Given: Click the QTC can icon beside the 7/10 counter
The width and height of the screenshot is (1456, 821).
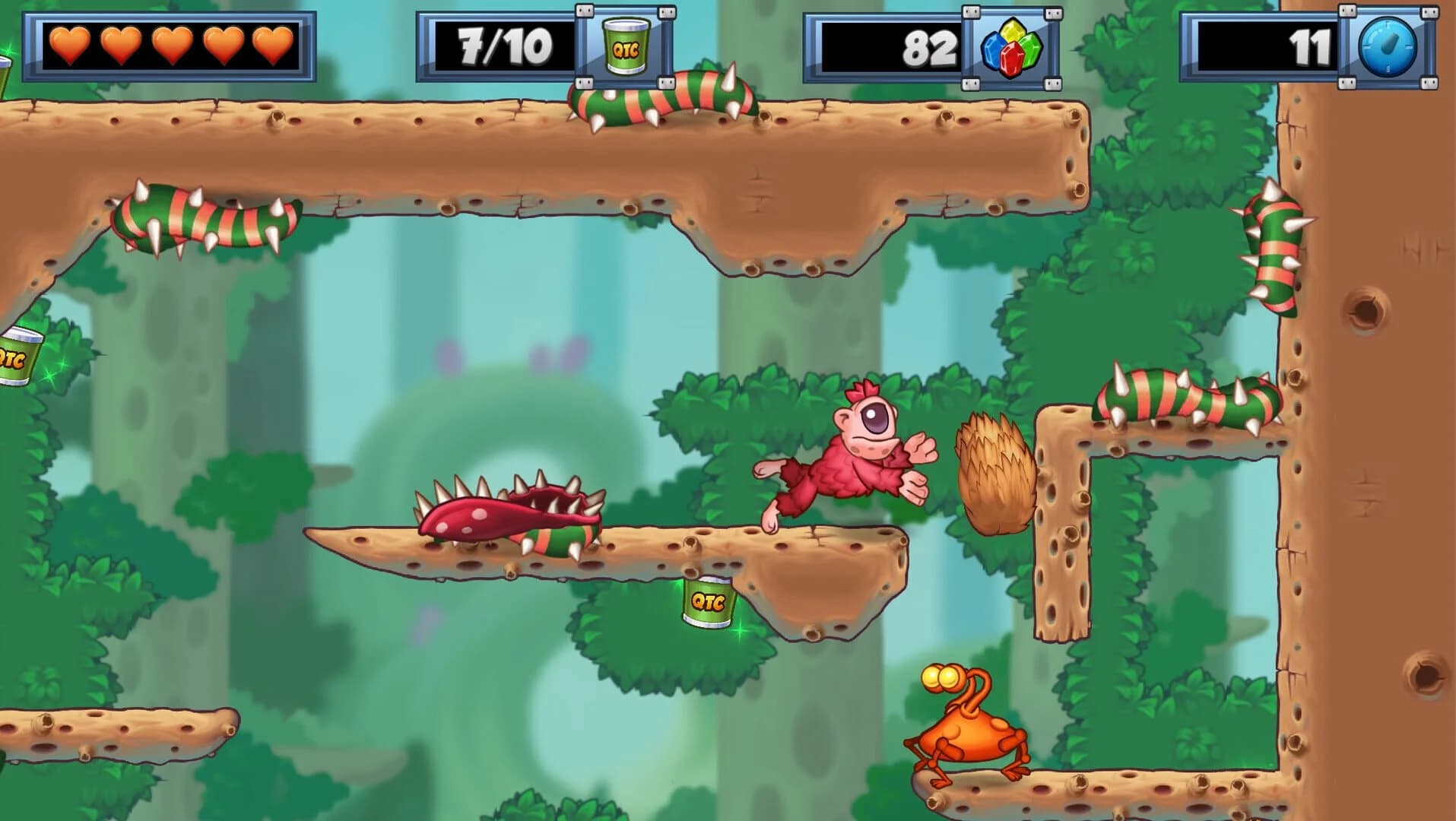Looking at the screenshot, I should tap(625, 47).
